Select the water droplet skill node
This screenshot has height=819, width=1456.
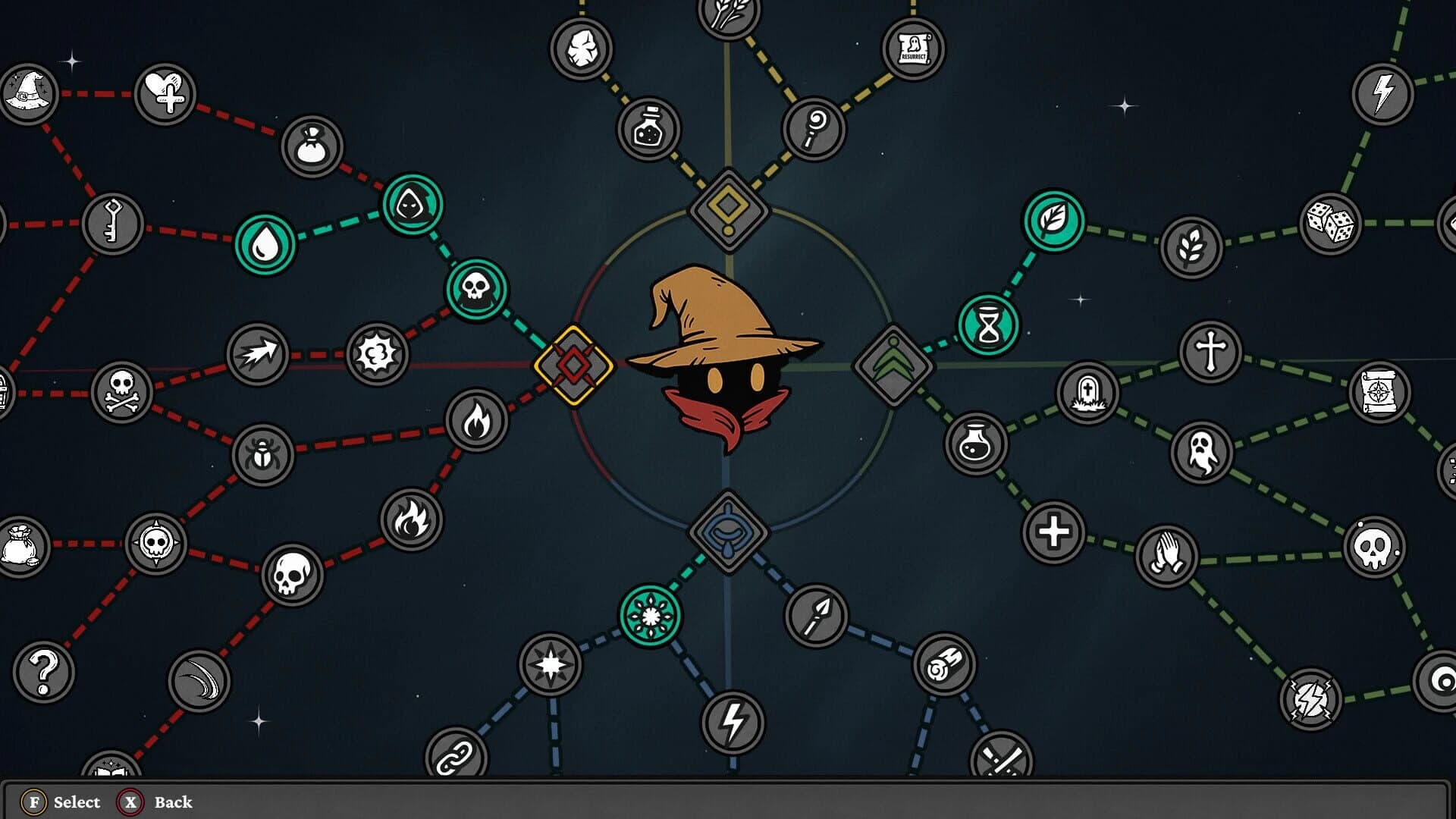pyautogui.click(x=265, y=244)
